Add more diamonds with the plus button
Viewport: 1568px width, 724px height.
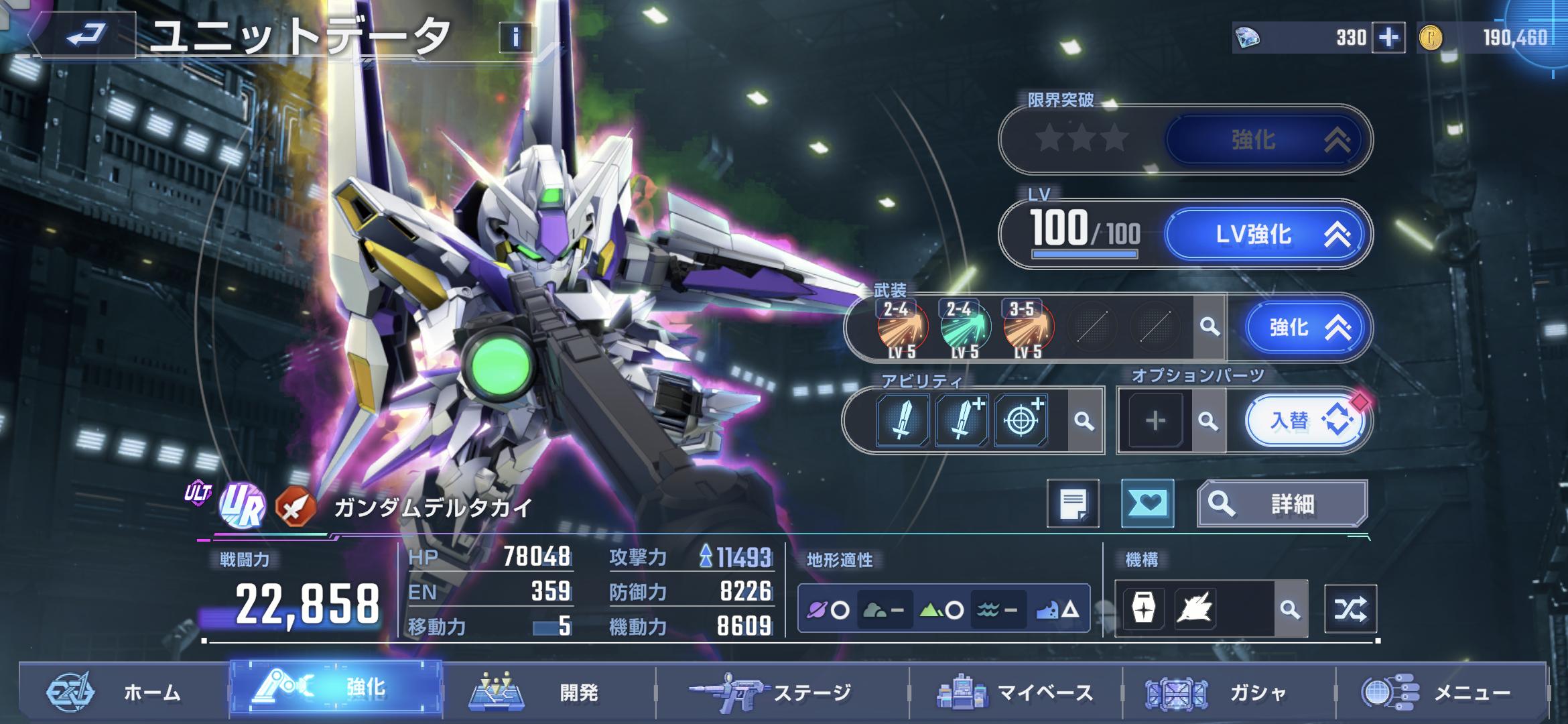click(x=1388, y=38)
